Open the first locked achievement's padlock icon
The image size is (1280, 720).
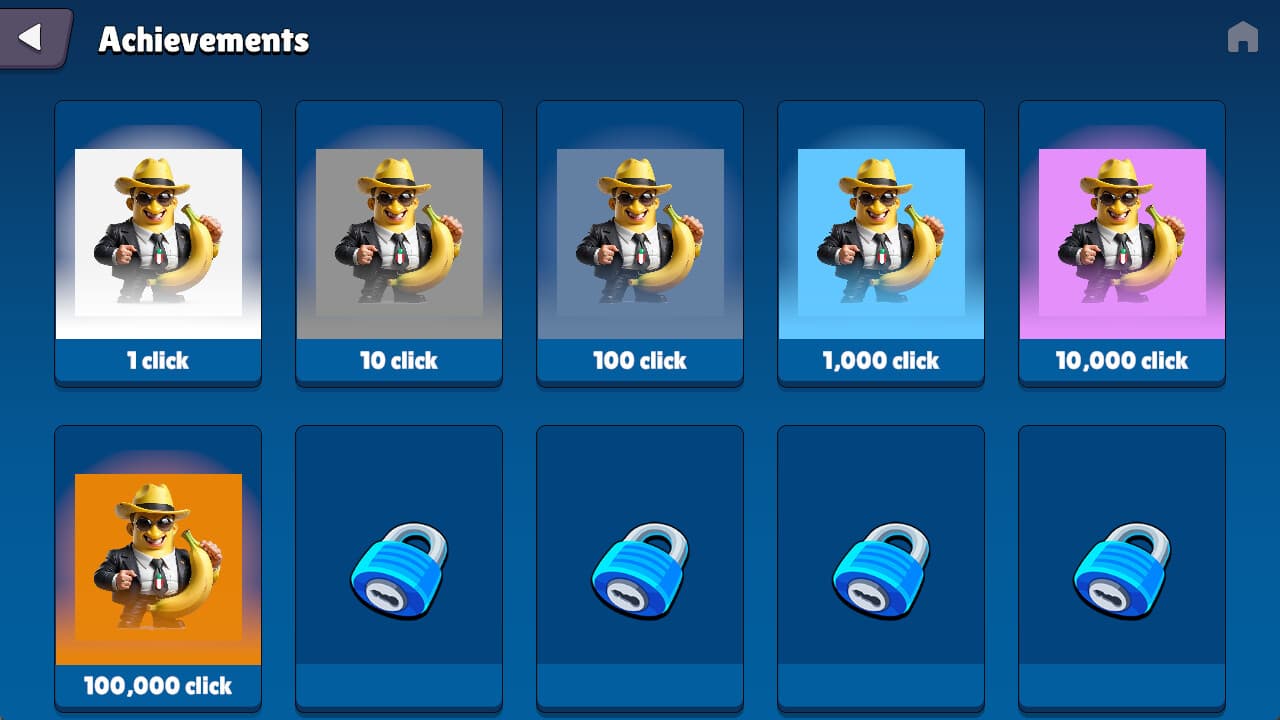point(398,567)
